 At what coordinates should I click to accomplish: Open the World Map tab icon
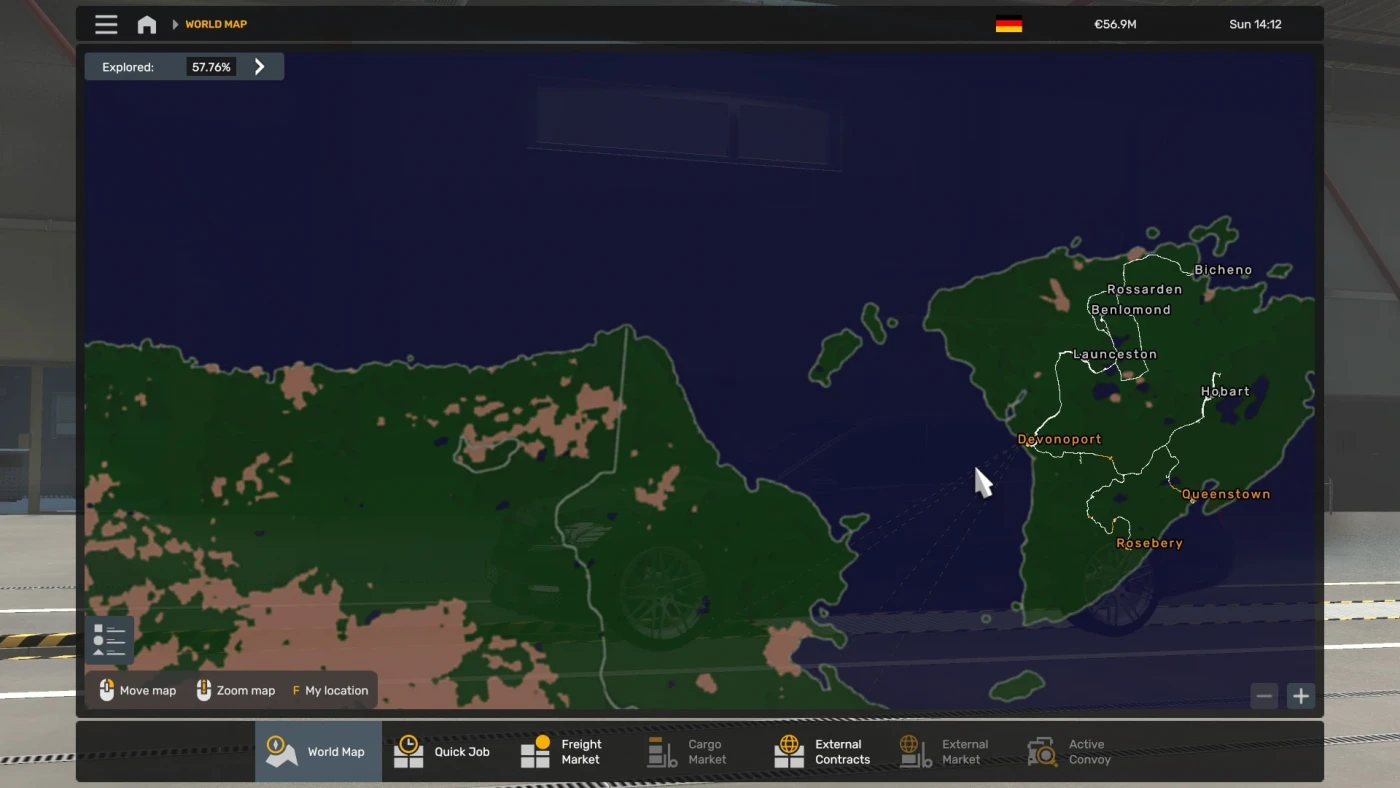coord(281,750)
